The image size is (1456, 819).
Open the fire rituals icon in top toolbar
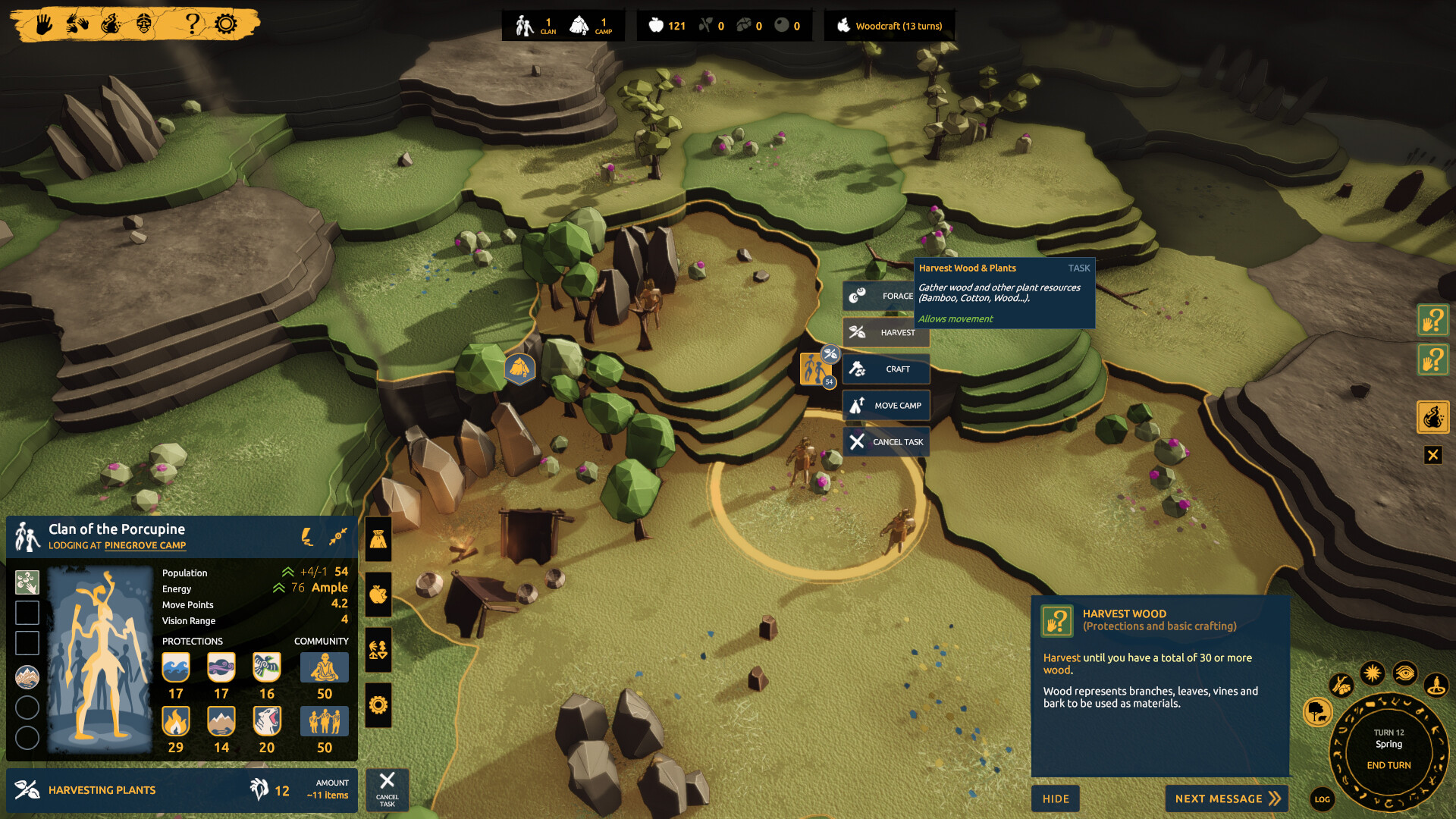click(112, 23)
